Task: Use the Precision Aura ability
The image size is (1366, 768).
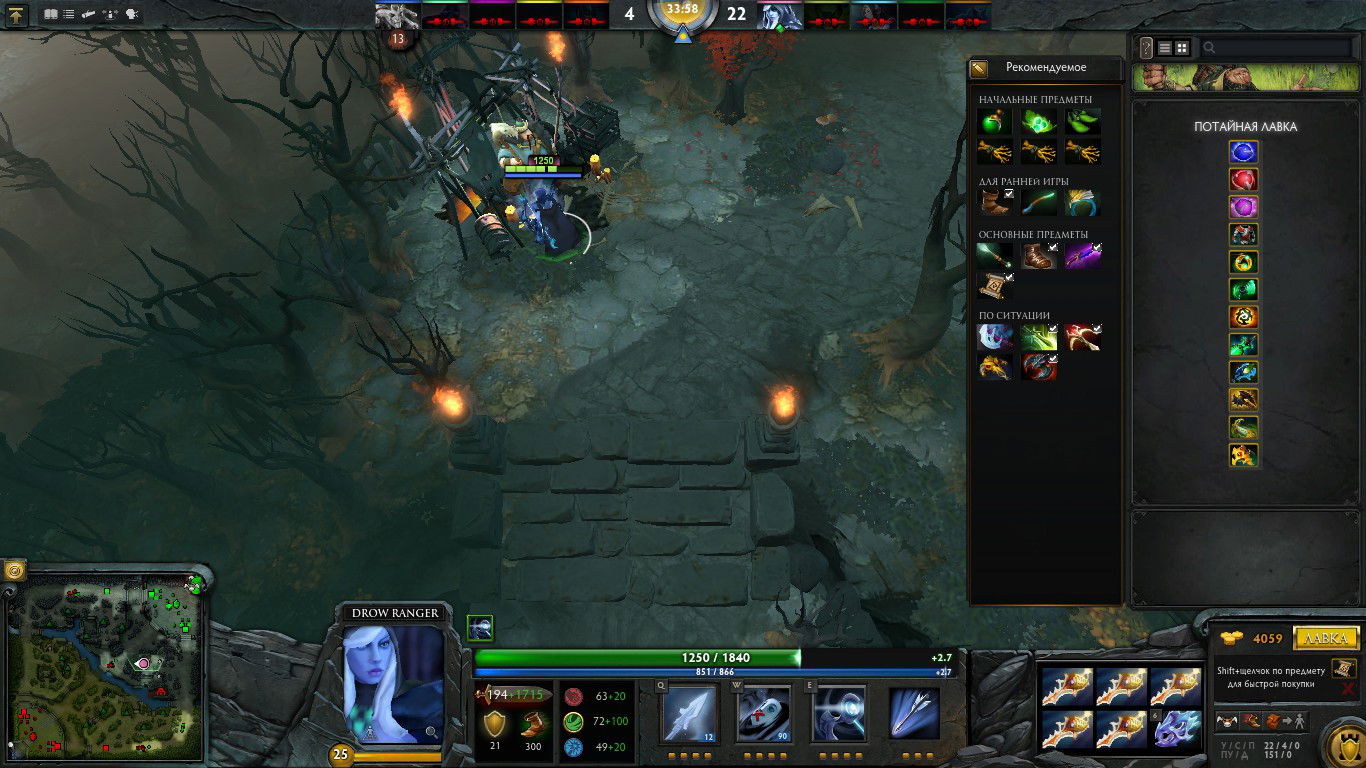Action: point(838,713)
